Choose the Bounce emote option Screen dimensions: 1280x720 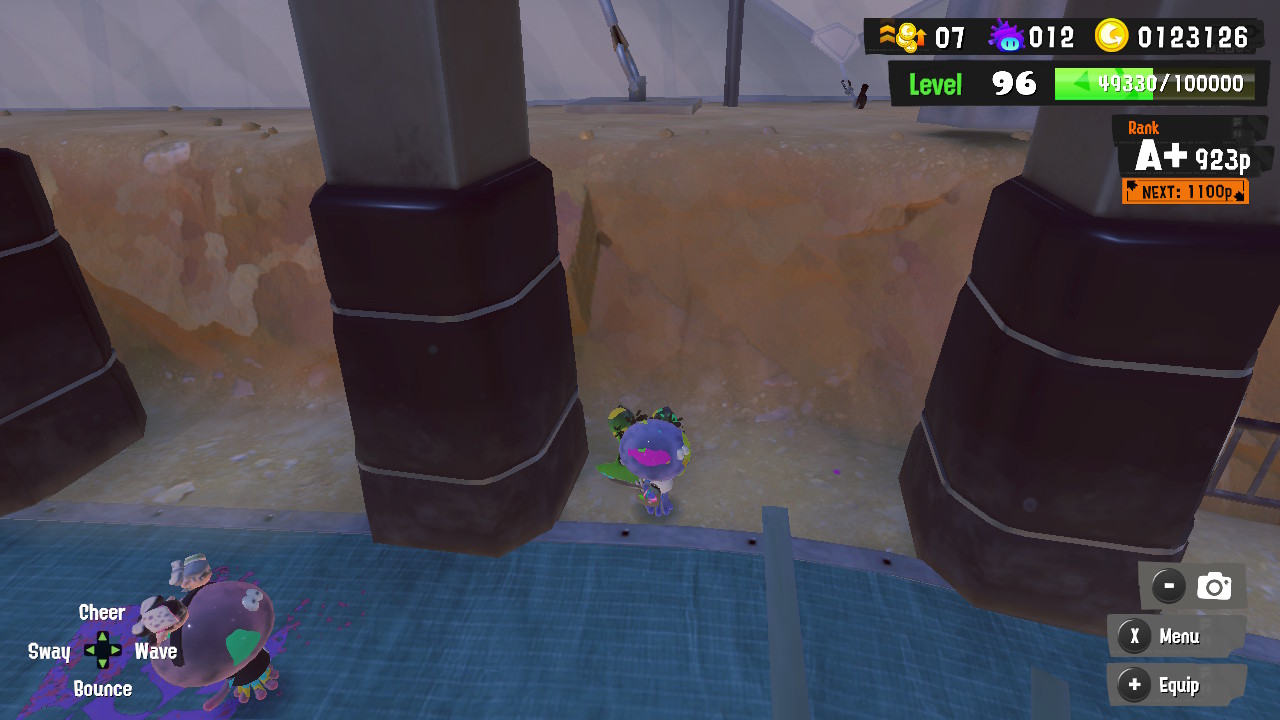(105, 688)
